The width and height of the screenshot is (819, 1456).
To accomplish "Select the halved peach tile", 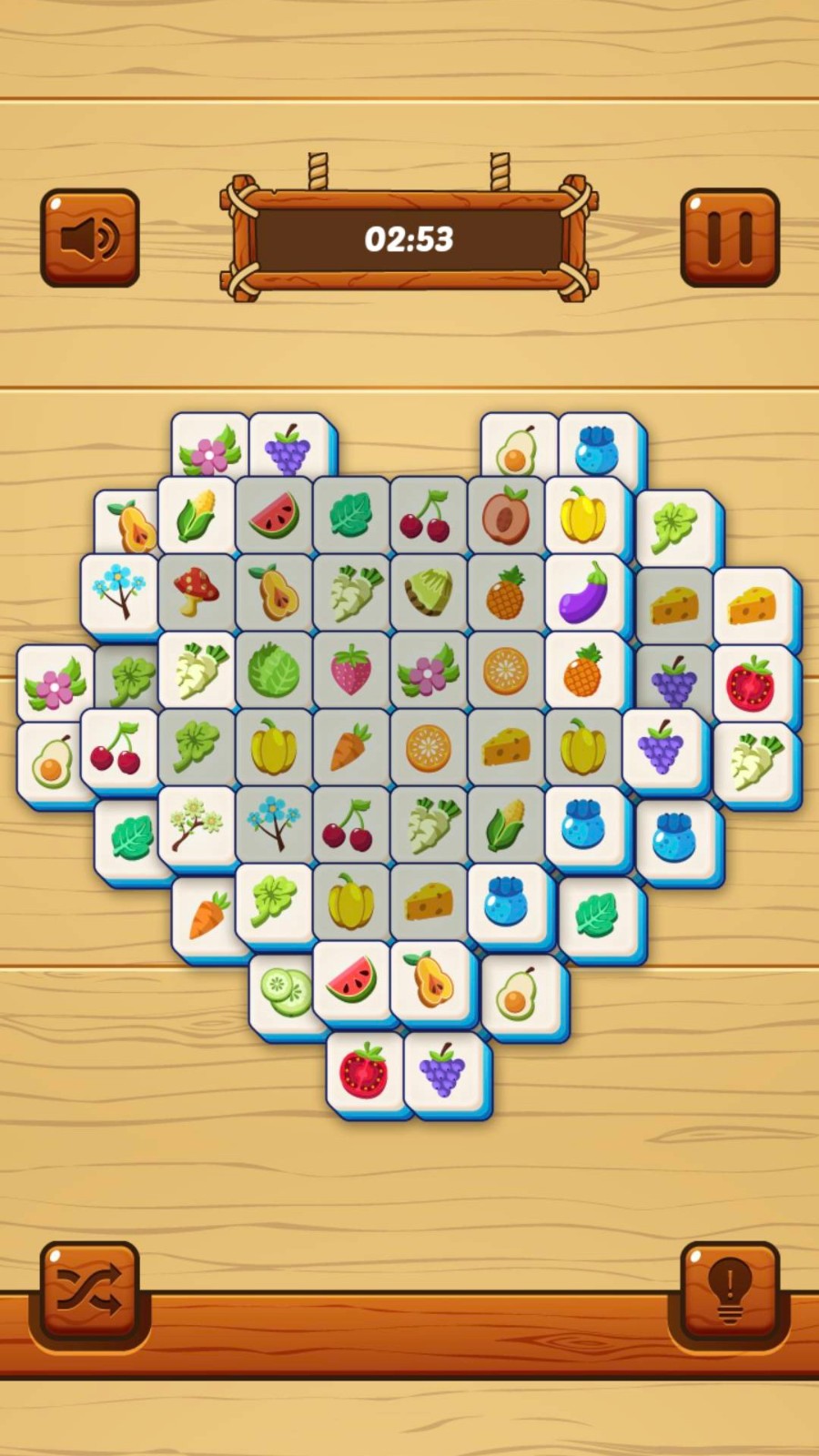I will (x=506, y=516).
